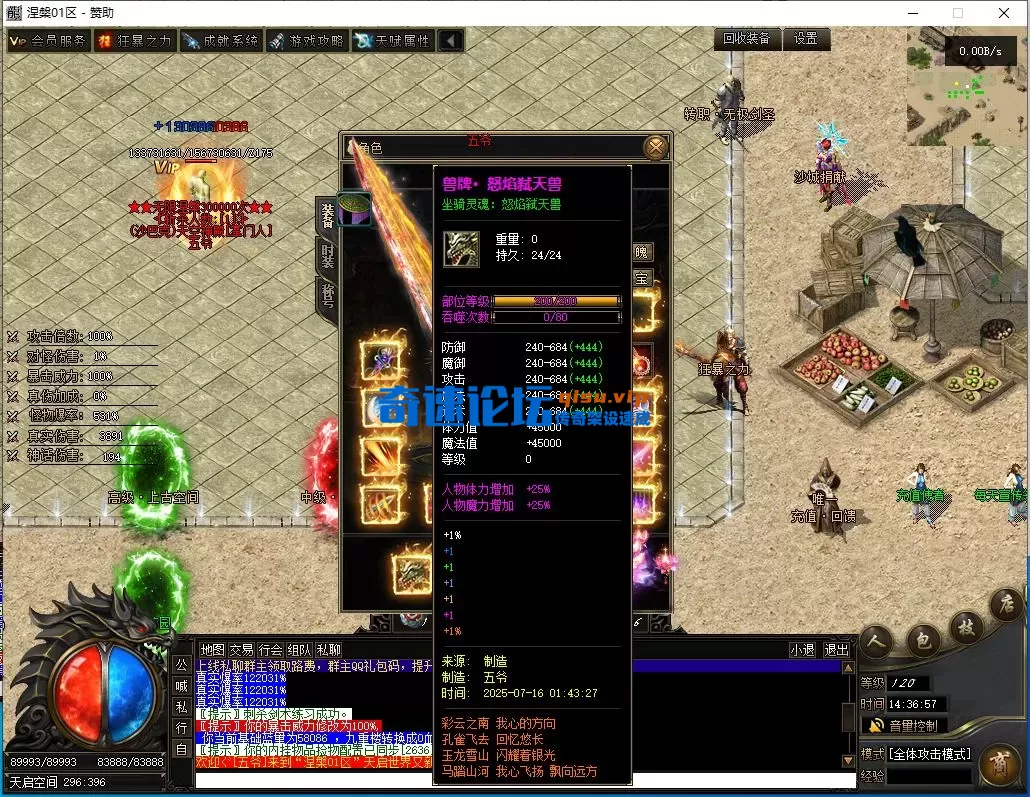
Task: Open the 行会 guild button
Action: point(270,650)
